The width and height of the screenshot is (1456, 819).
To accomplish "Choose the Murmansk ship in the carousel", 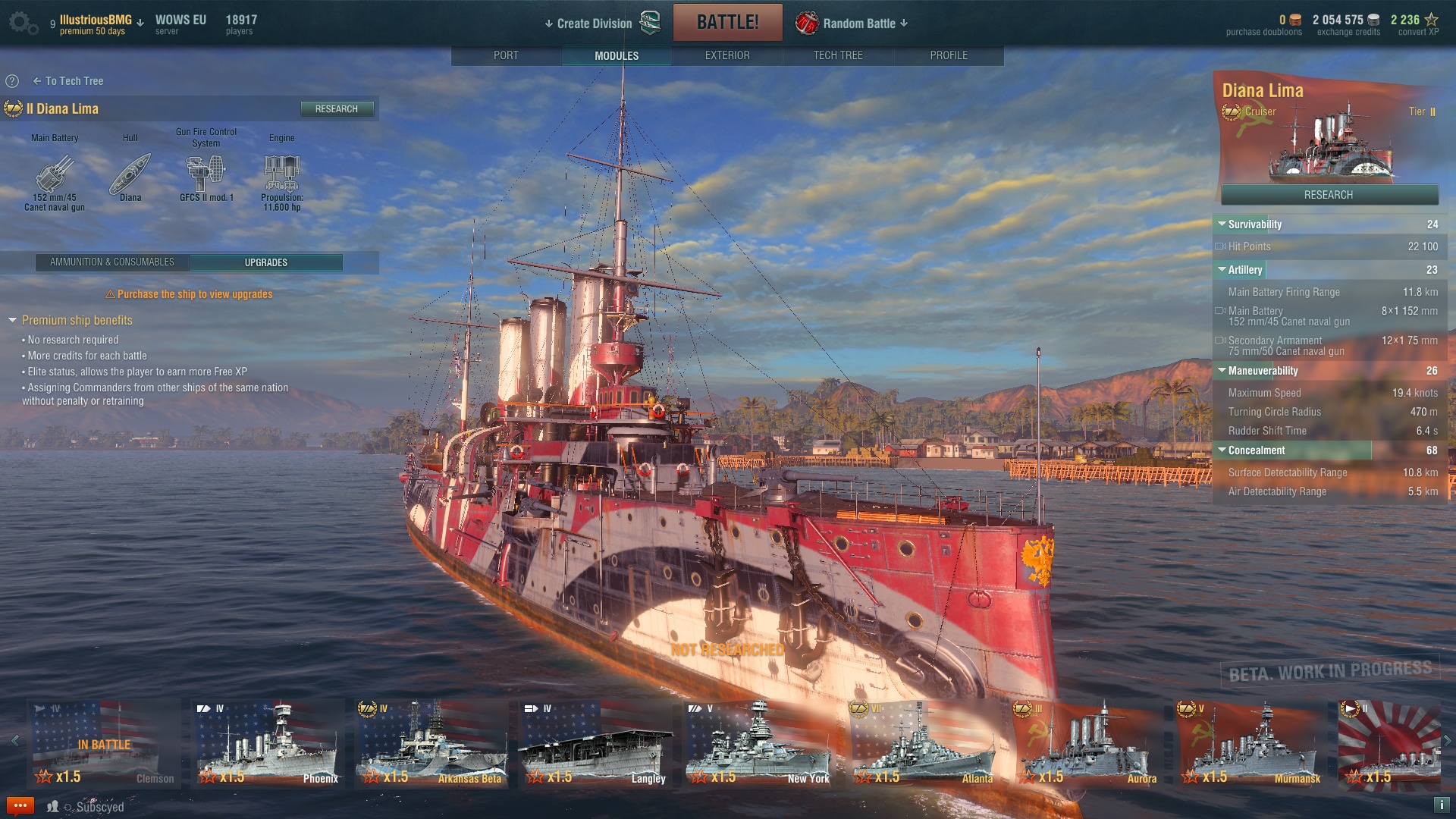I will tap(1250, 744).
